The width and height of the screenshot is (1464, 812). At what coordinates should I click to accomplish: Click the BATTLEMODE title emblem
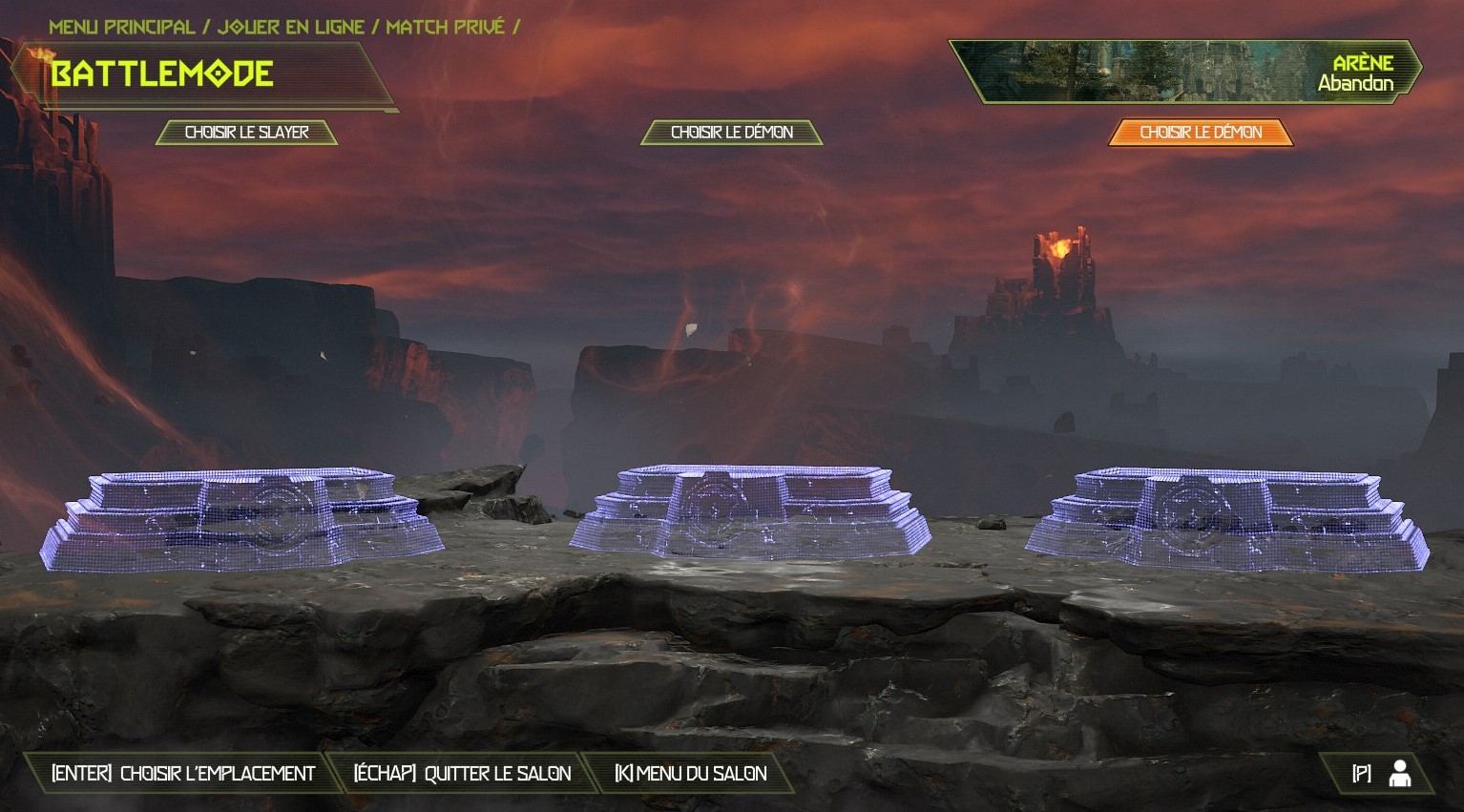[x=162, y=72]
